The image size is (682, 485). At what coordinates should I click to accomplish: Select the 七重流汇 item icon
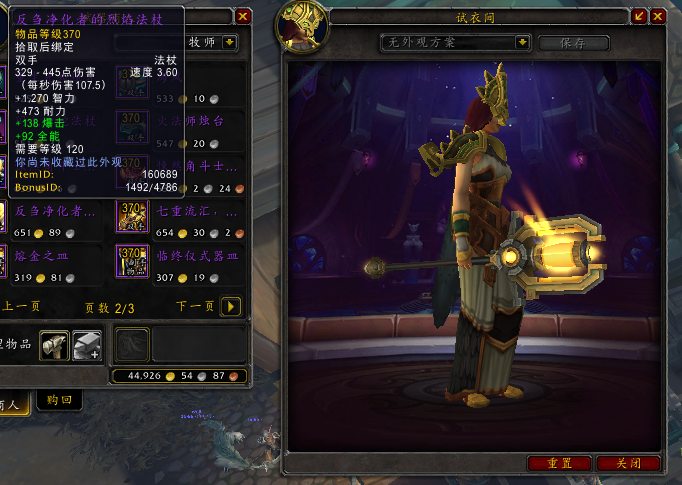point(132,215)
